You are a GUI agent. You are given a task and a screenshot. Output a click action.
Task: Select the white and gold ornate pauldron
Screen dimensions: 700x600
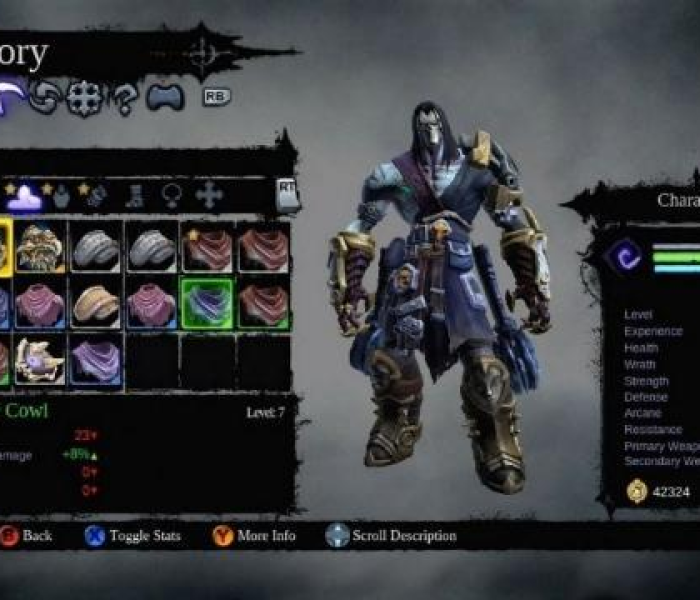pos(41,359)
